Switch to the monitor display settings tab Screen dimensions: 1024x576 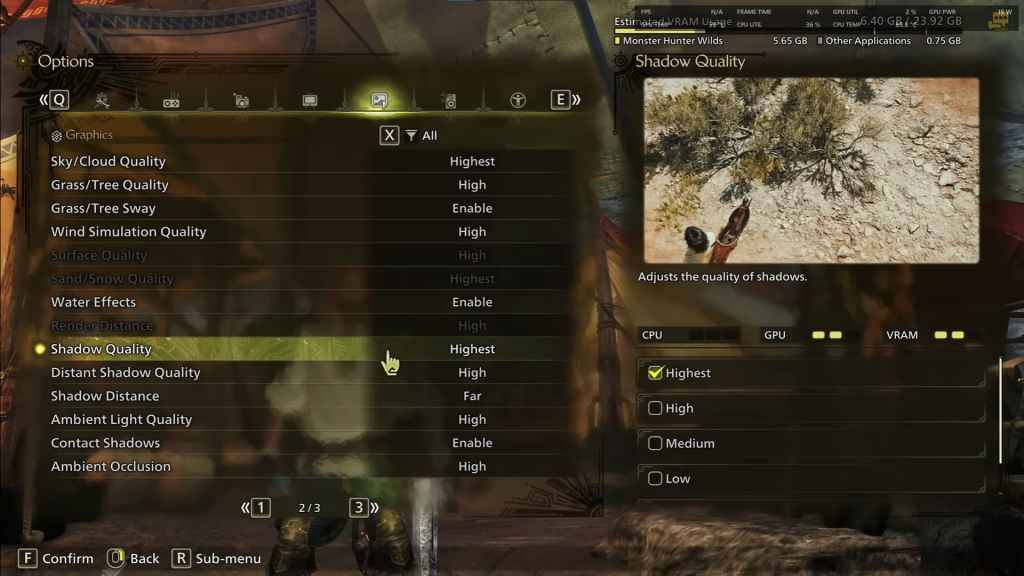click(x=310, y=101)
